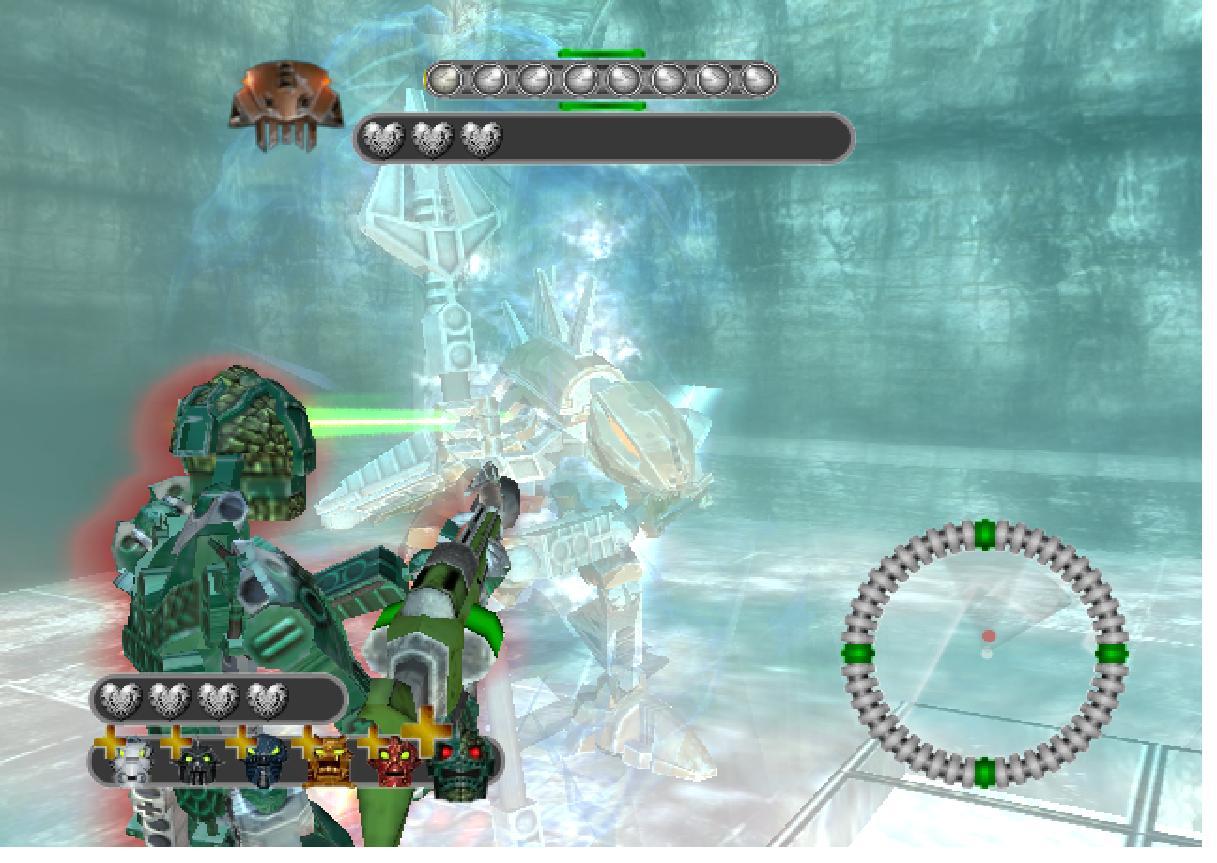Click the circular radar ring
The height and width of the screenshot is (863, 1217).
(985, 653)
